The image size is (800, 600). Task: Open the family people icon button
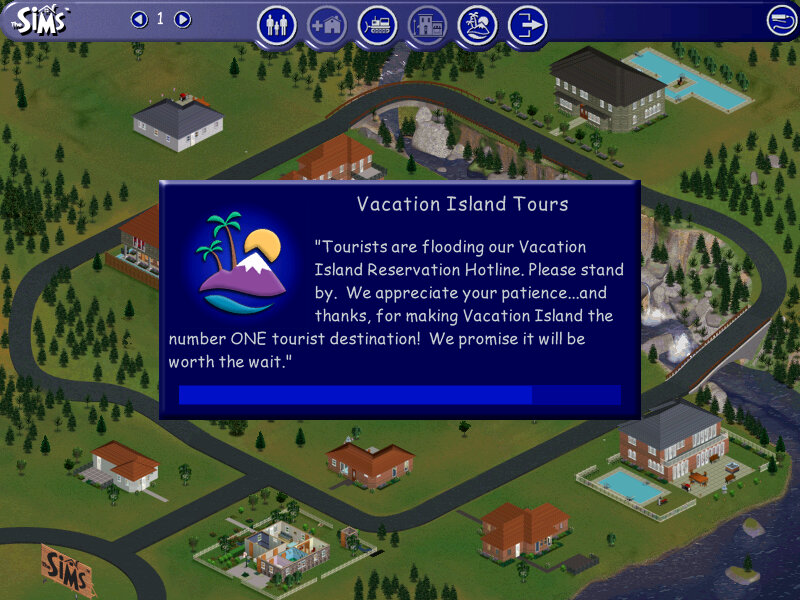point(277,25)
